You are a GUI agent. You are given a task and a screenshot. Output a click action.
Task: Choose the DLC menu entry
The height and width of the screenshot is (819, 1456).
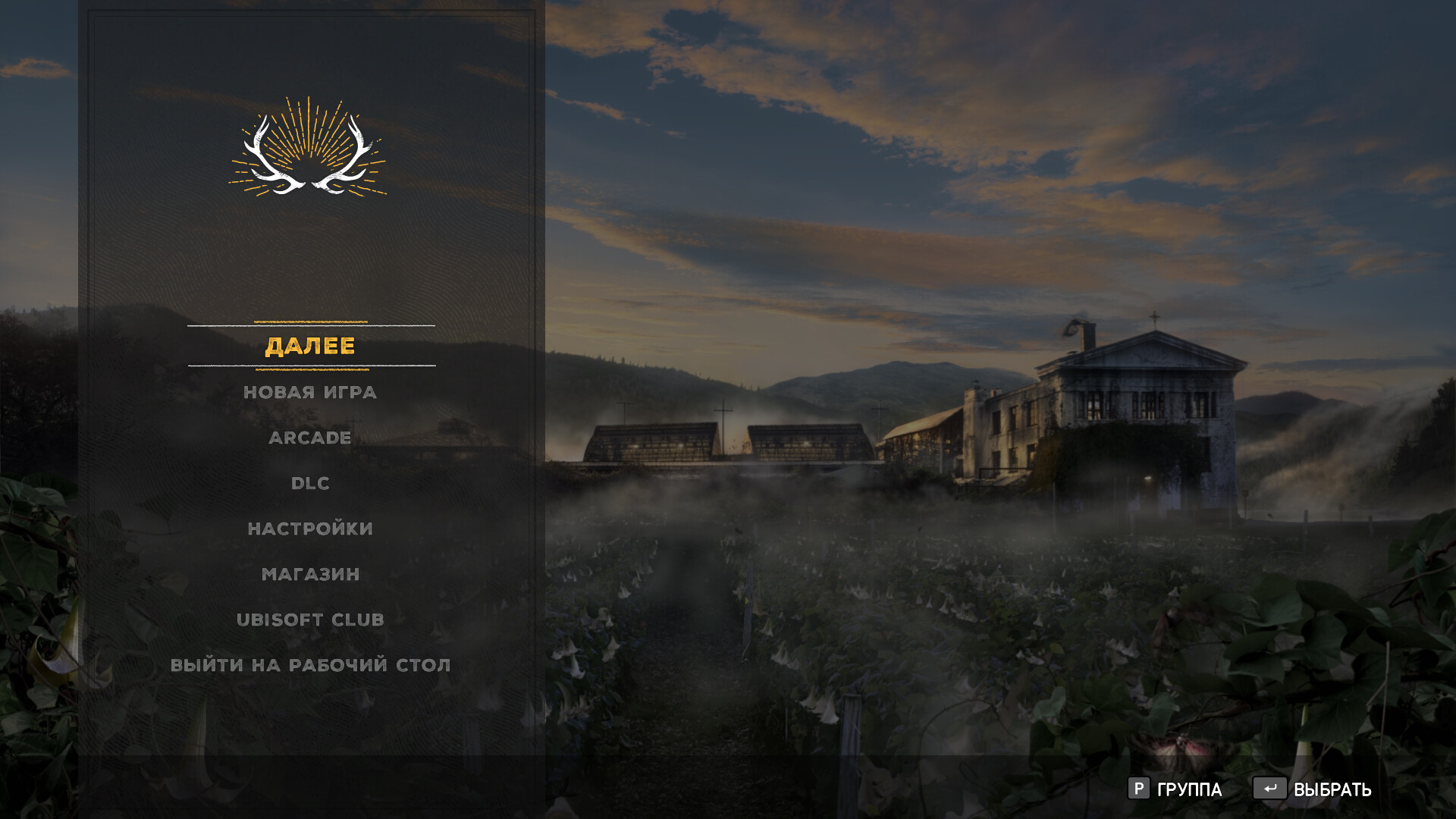click(310, 483)
